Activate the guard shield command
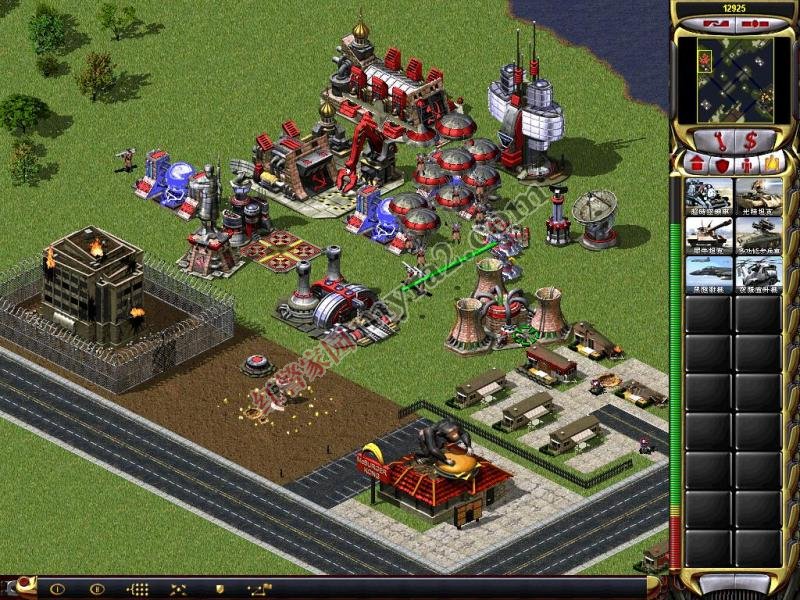This screenshot has height=600, width=800. click(219, 589)
